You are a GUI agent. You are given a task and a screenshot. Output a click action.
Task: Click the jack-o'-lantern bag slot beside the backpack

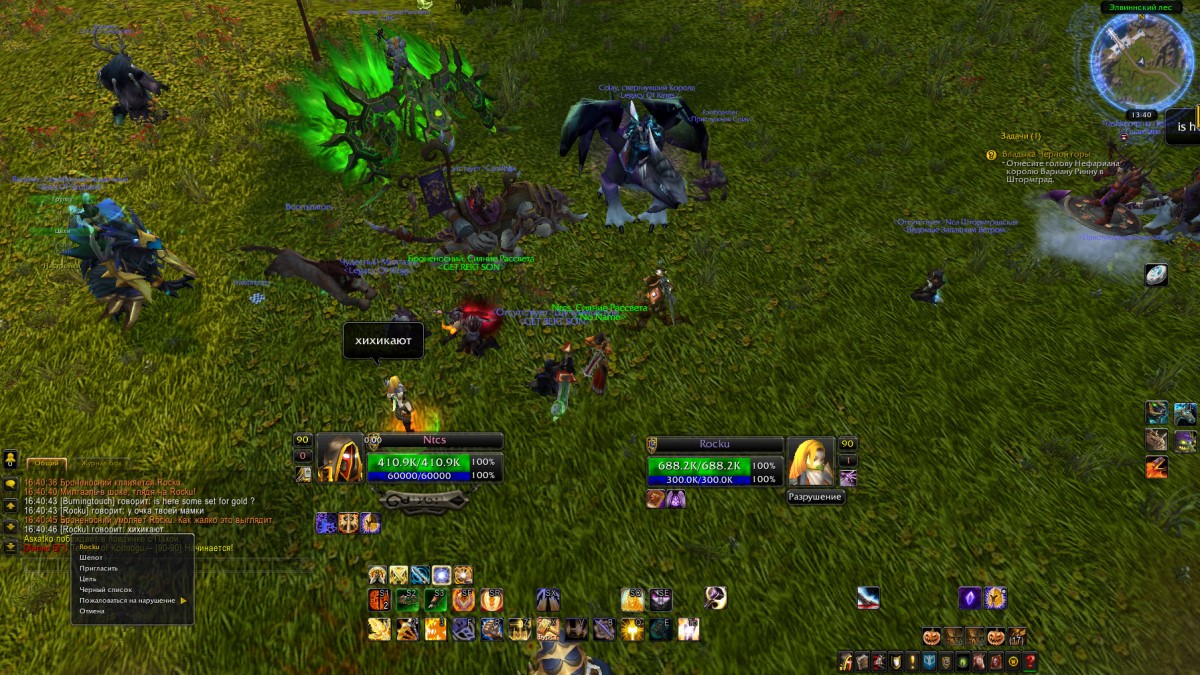click(996, 637)
